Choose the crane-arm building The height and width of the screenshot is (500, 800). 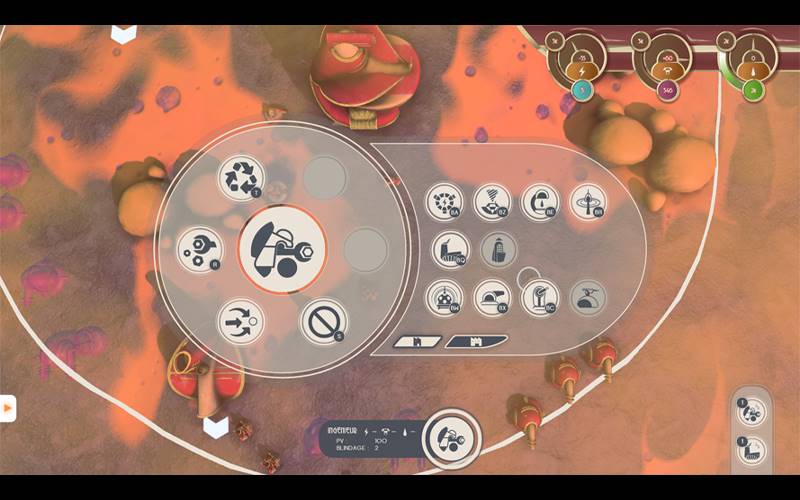point(540,297)
